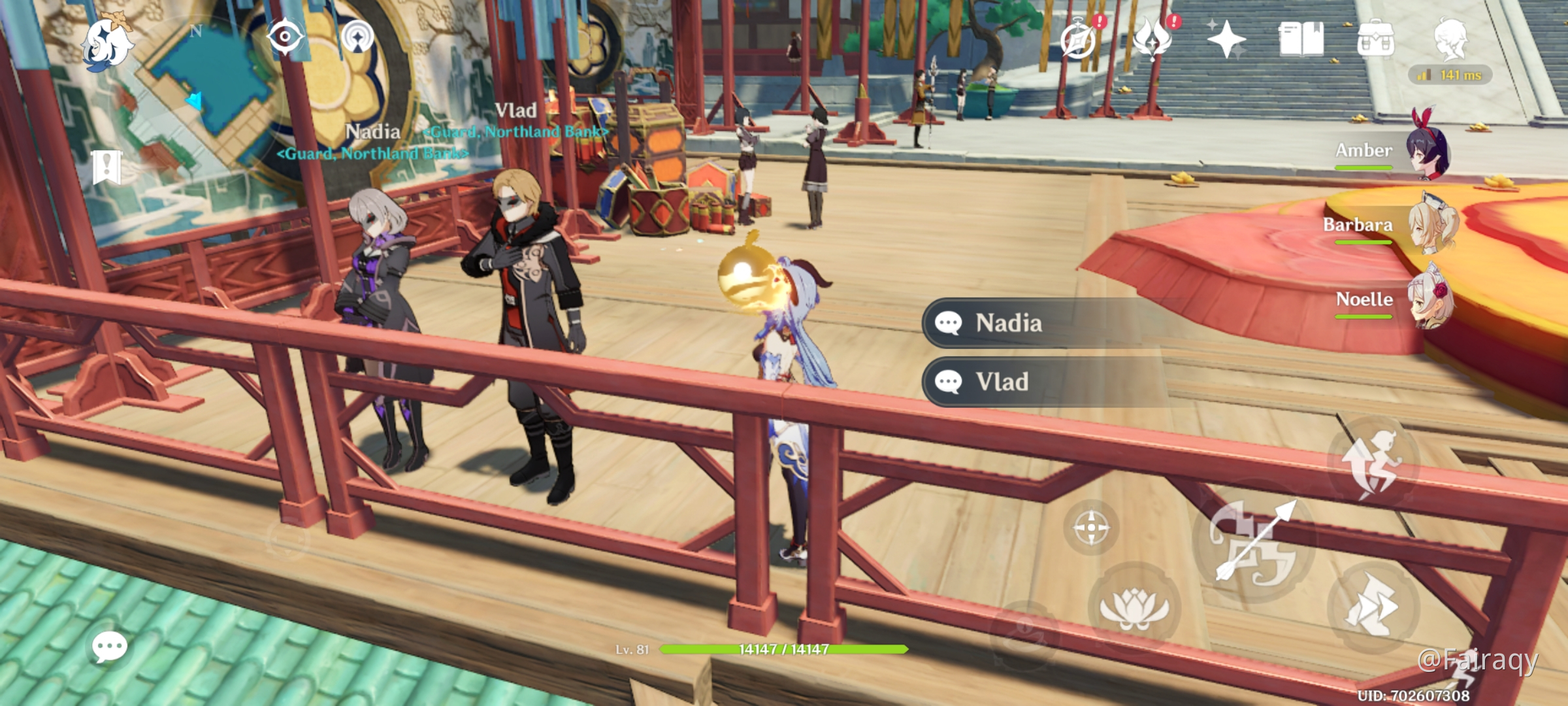Open the backpack inventory
1568x706 pixels.
pyautogui.click(x=1375, y=41)
